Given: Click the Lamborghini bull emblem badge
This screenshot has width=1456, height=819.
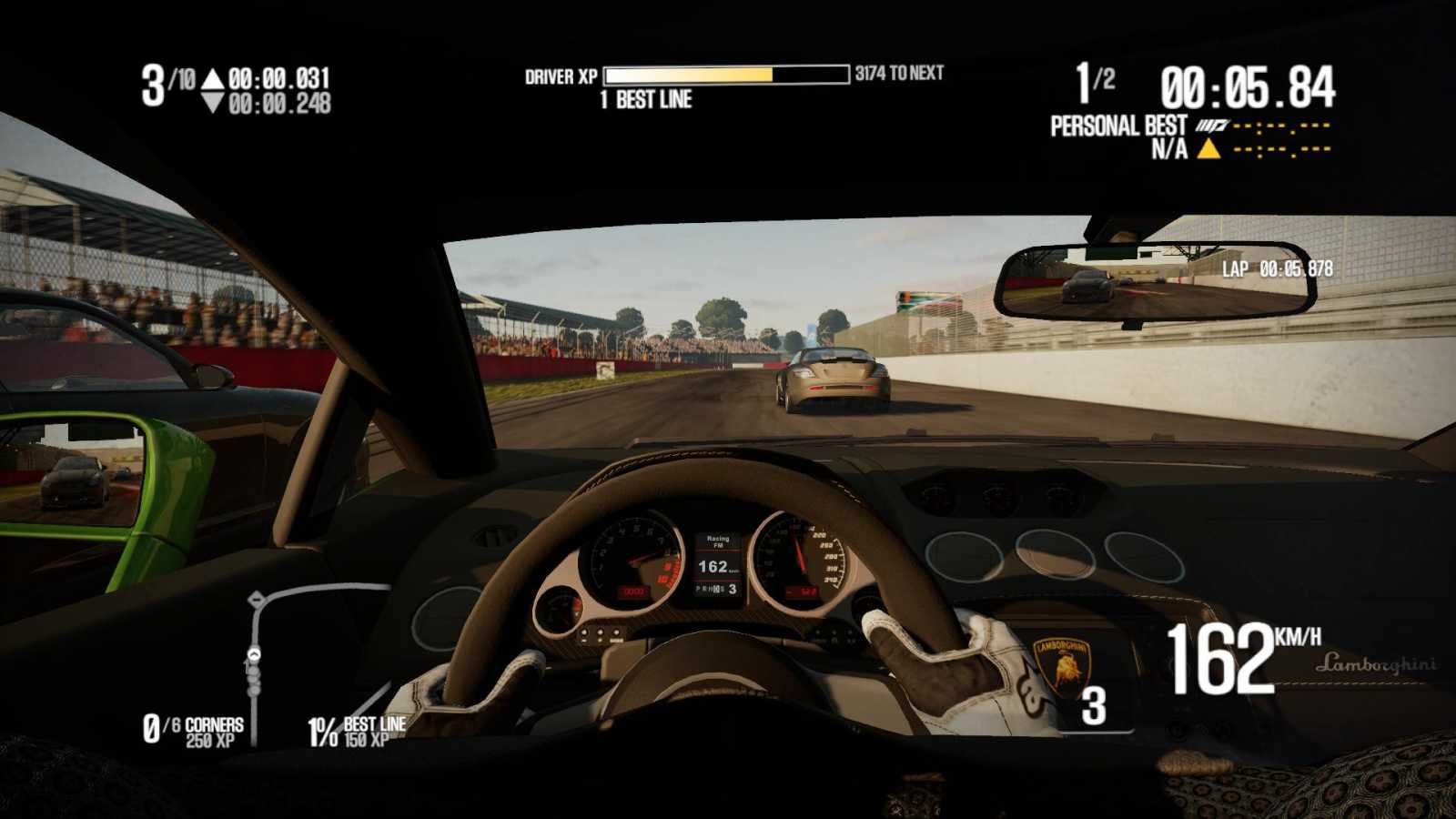Looking at the screenshot, I should click(x=1062, y=669).
